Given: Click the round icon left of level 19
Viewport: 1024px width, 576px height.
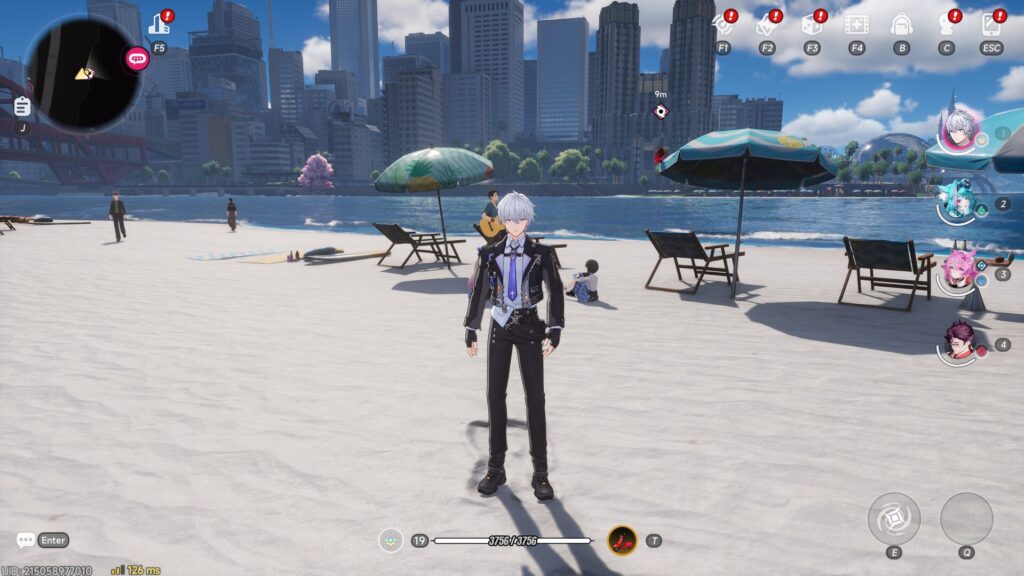Looking at the screenshot, I should [x=390, y=540].
